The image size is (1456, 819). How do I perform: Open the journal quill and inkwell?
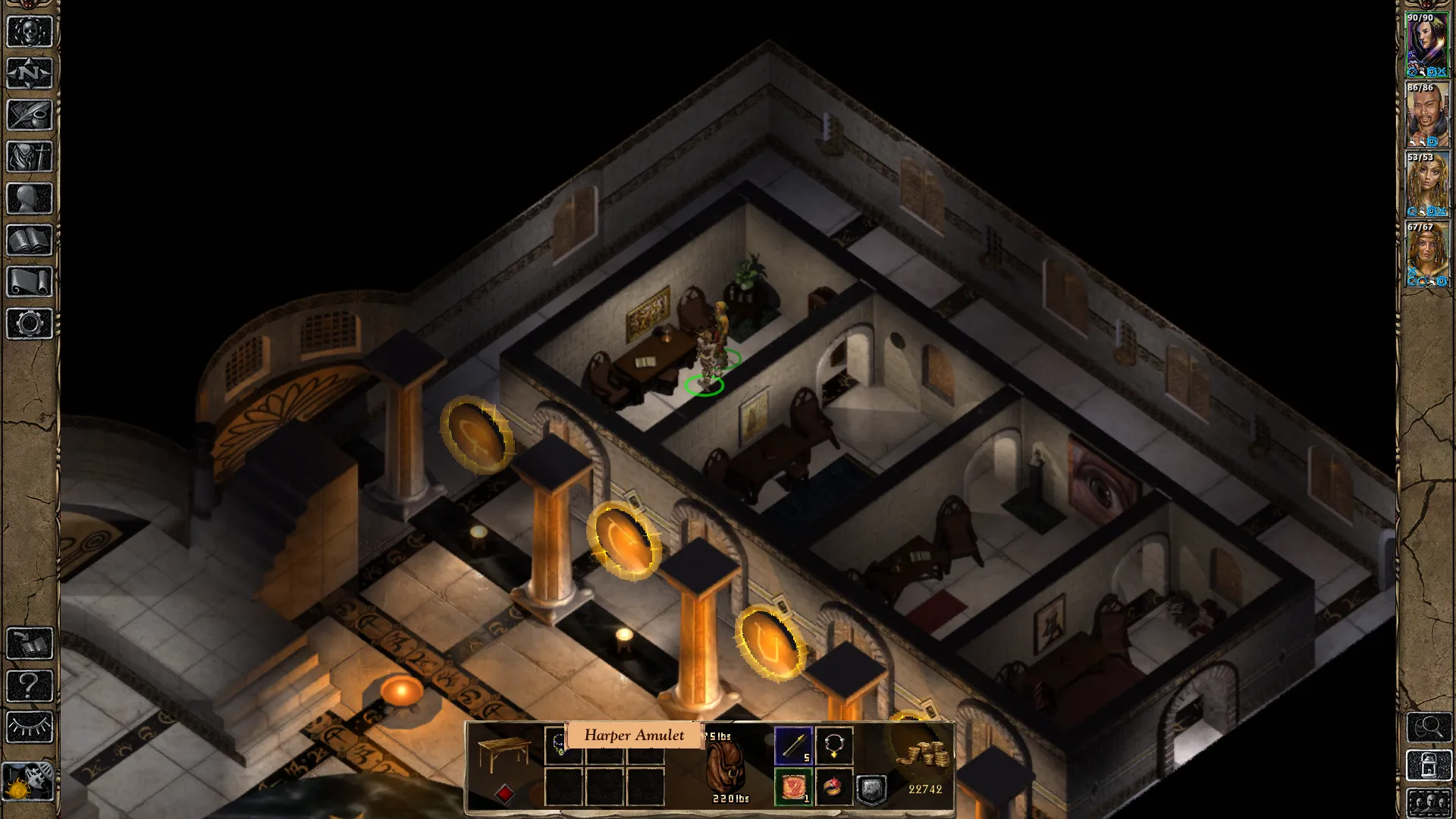pos(30,115)
